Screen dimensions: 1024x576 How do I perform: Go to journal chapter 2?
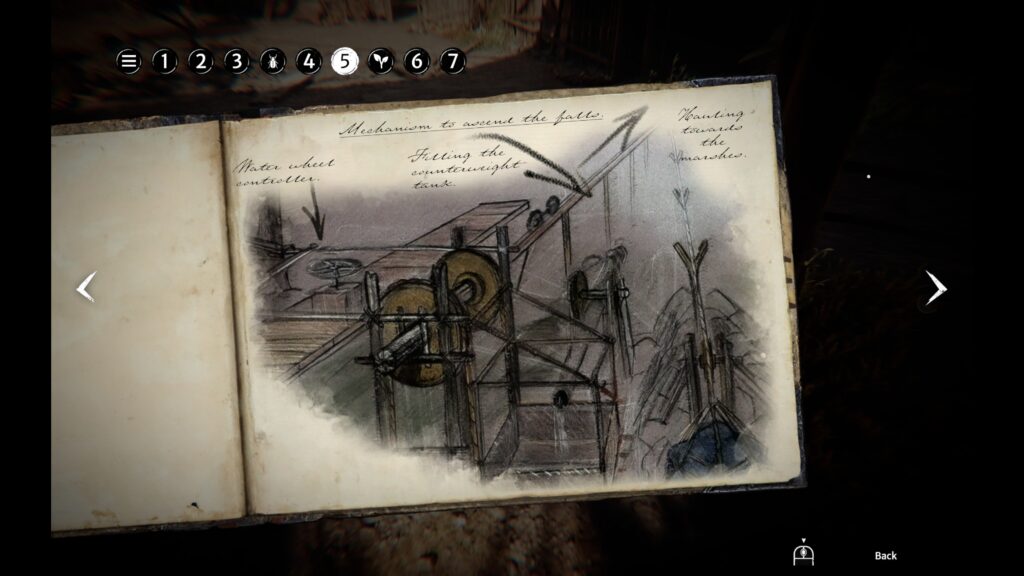201,61
